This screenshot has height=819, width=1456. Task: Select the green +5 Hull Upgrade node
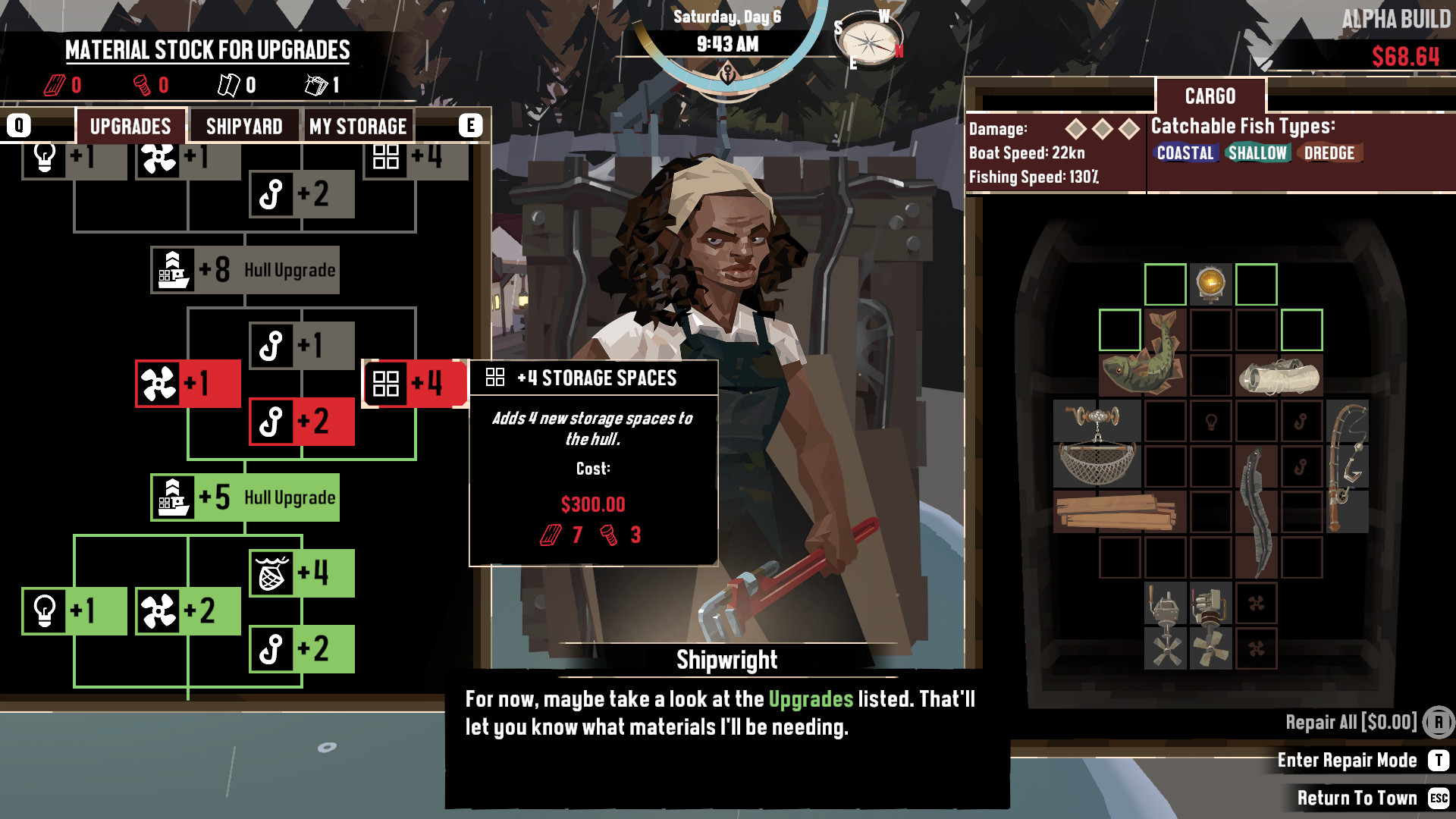pyautogui.click(x=244, y=497)
